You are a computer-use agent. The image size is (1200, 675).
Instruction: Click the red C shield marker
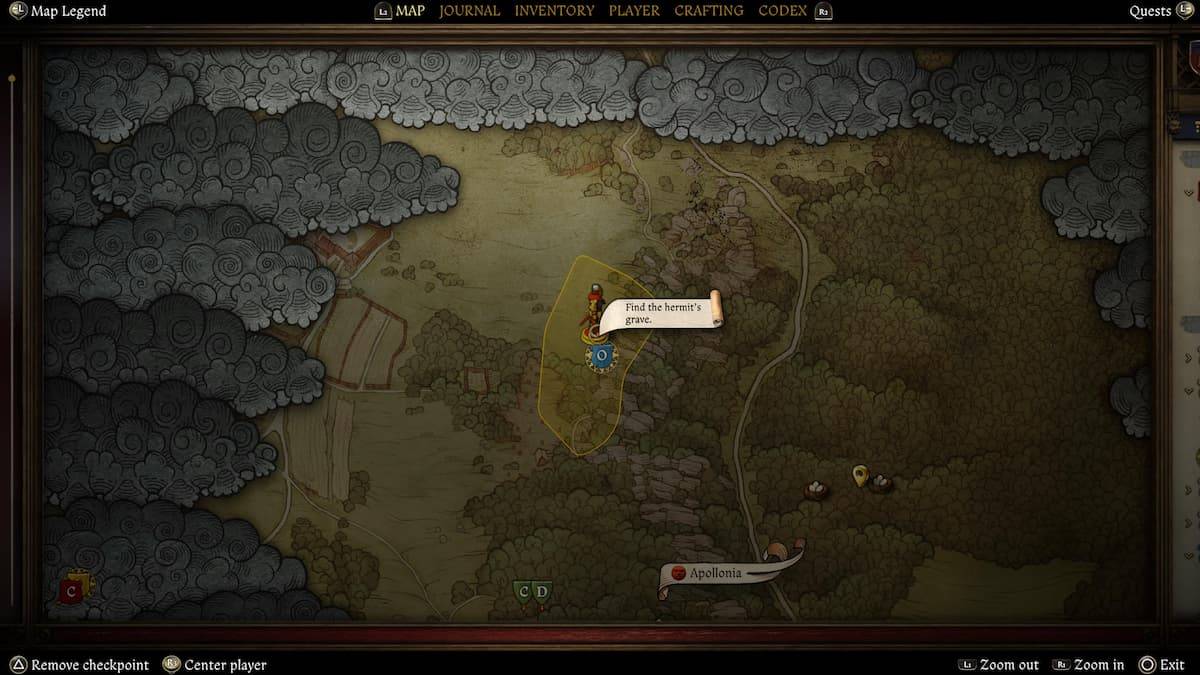click(x=71, y=591)
